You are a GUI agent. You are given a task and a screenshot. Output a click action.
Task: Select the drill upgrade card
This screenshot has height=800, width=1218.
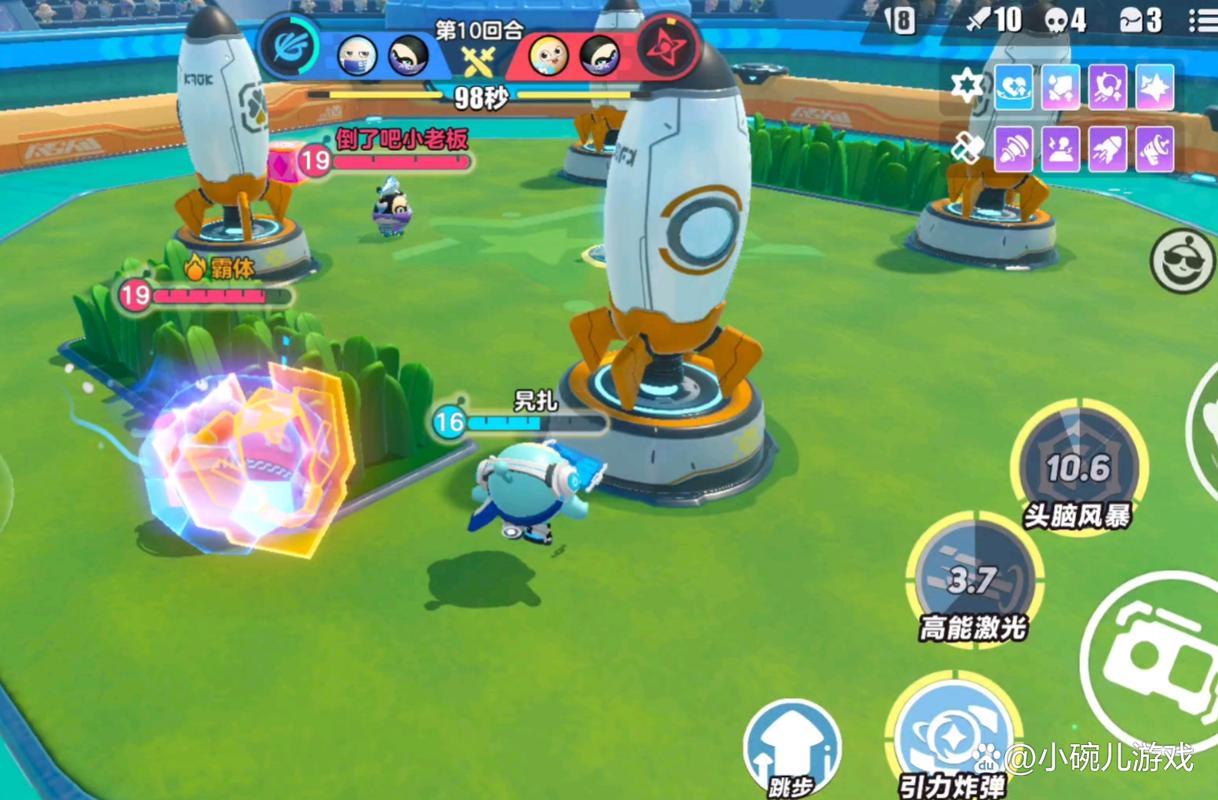pos(1013,150)
